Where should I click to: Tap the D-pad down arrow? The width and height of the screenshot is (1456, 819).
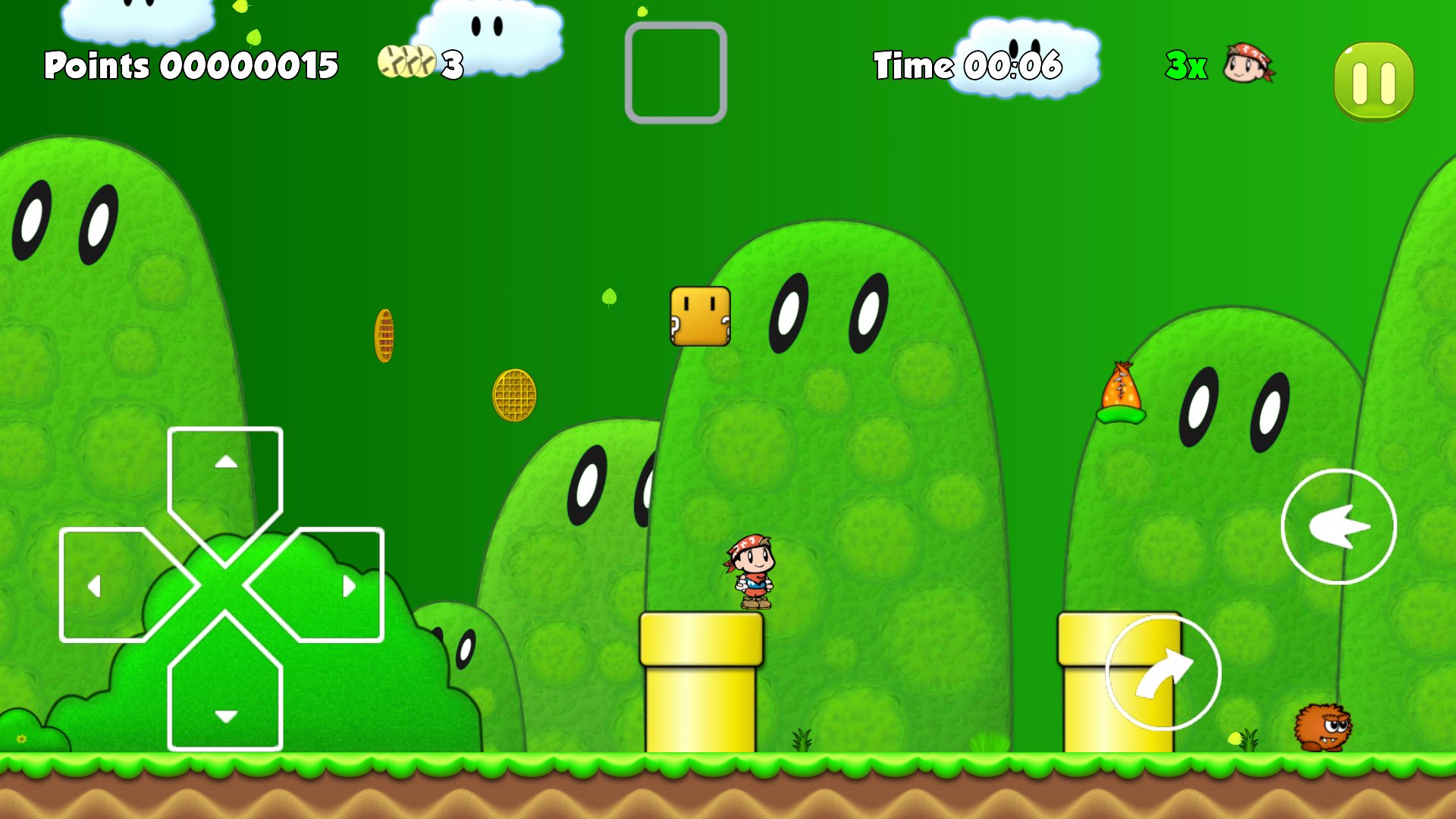point(225,696)
